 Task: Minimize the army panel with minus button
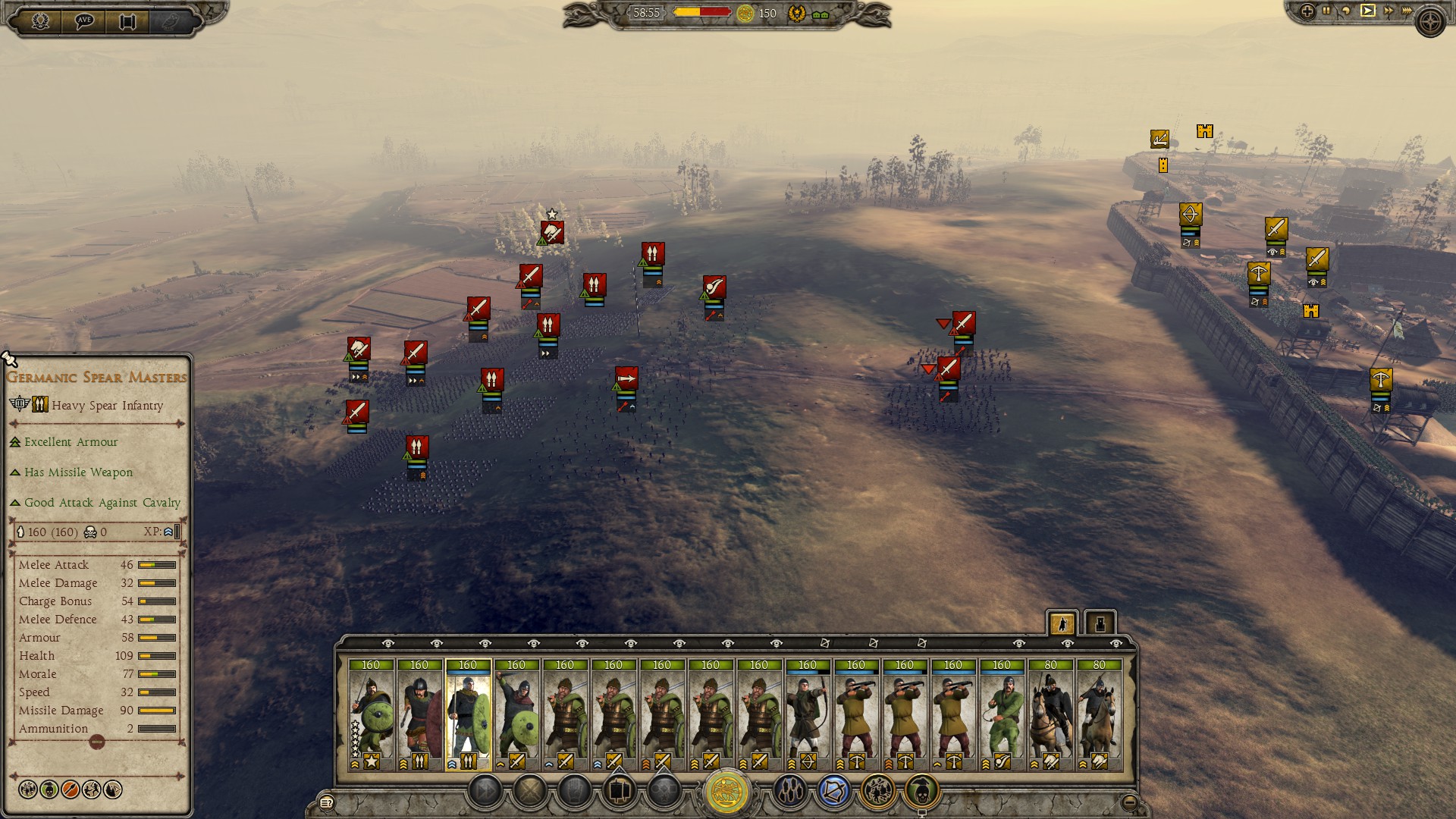(1129, 802)
